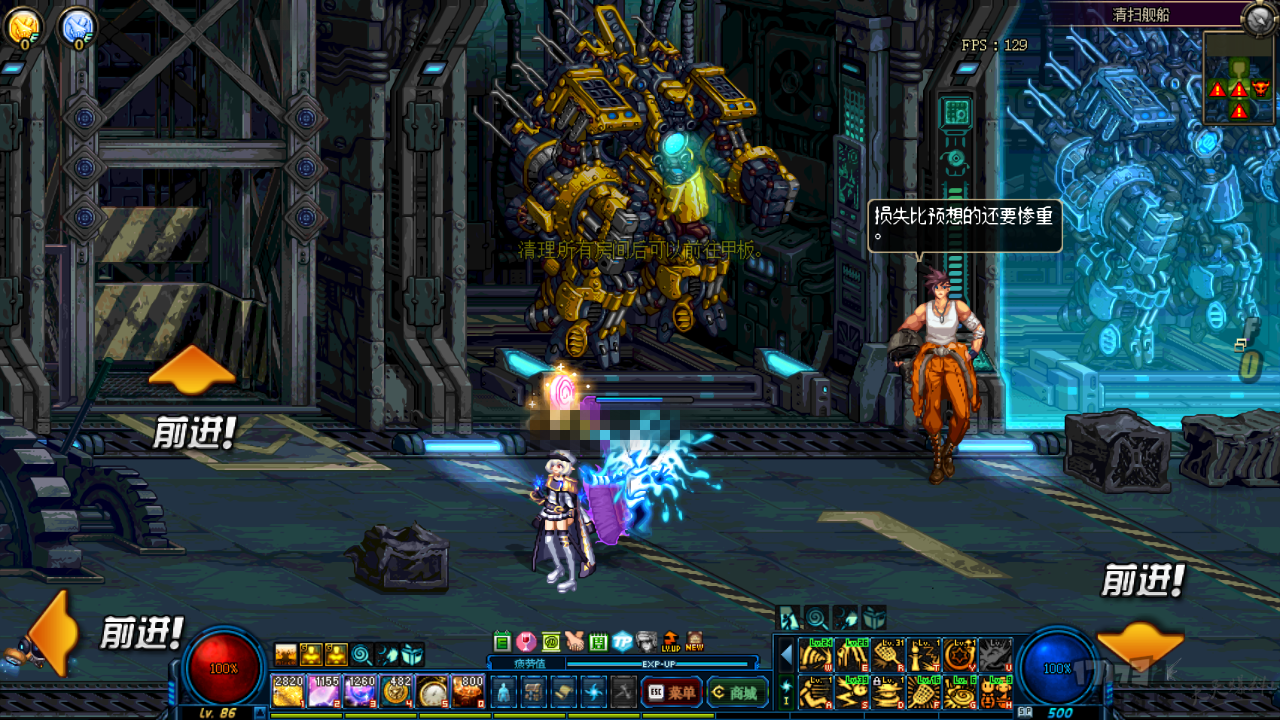The height and width of the screenshot is (720, 1280).
Task: Click the dungeon room minimap
Action: pyautogui.click(x=1238, y=78)
